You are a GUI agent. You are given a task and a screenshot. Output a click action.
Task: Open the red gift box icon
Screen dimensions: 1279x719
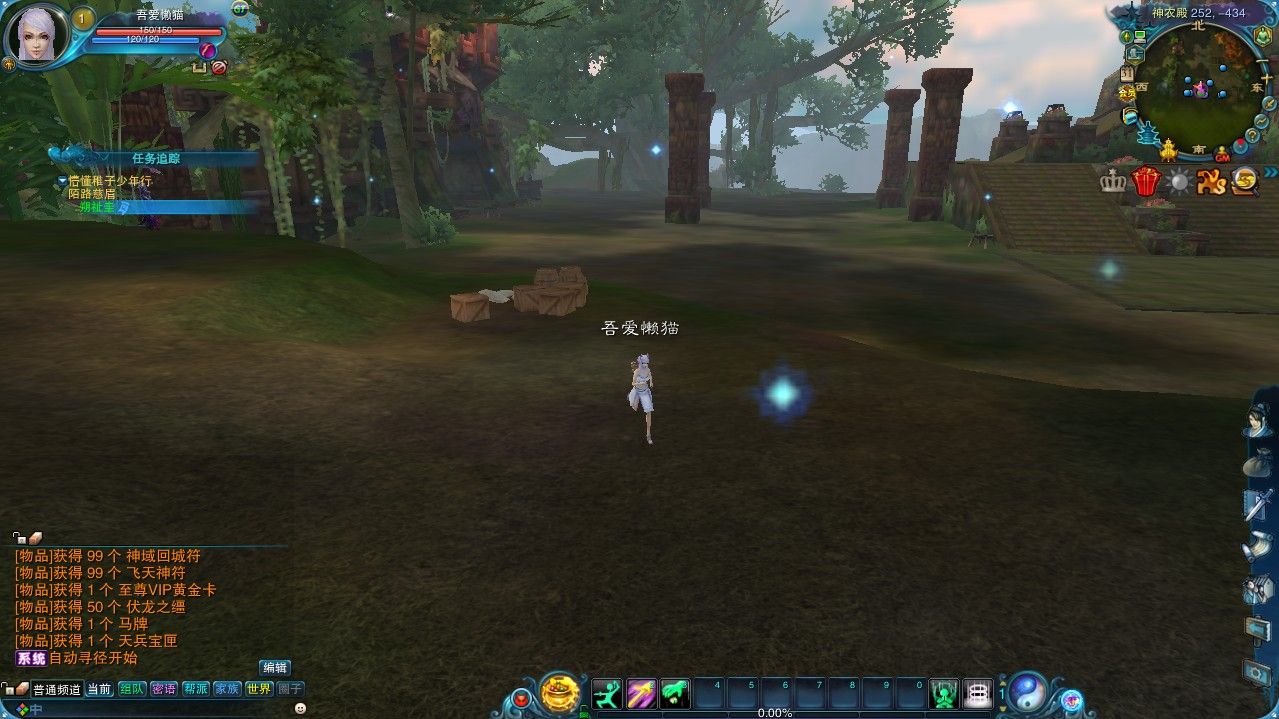click(x=1145, y=181)
